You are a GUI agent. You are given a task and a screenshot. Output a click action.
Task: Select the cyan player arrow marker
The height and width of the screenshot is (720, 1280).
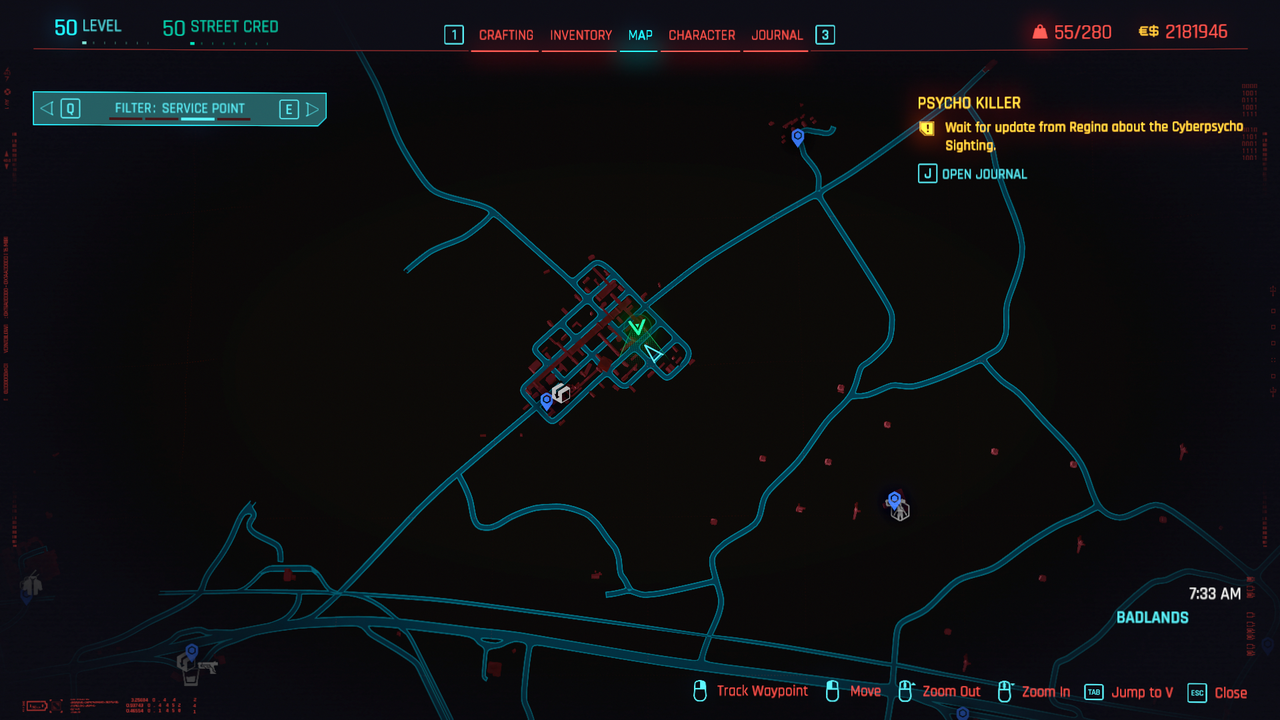click(x=653, y=353)
